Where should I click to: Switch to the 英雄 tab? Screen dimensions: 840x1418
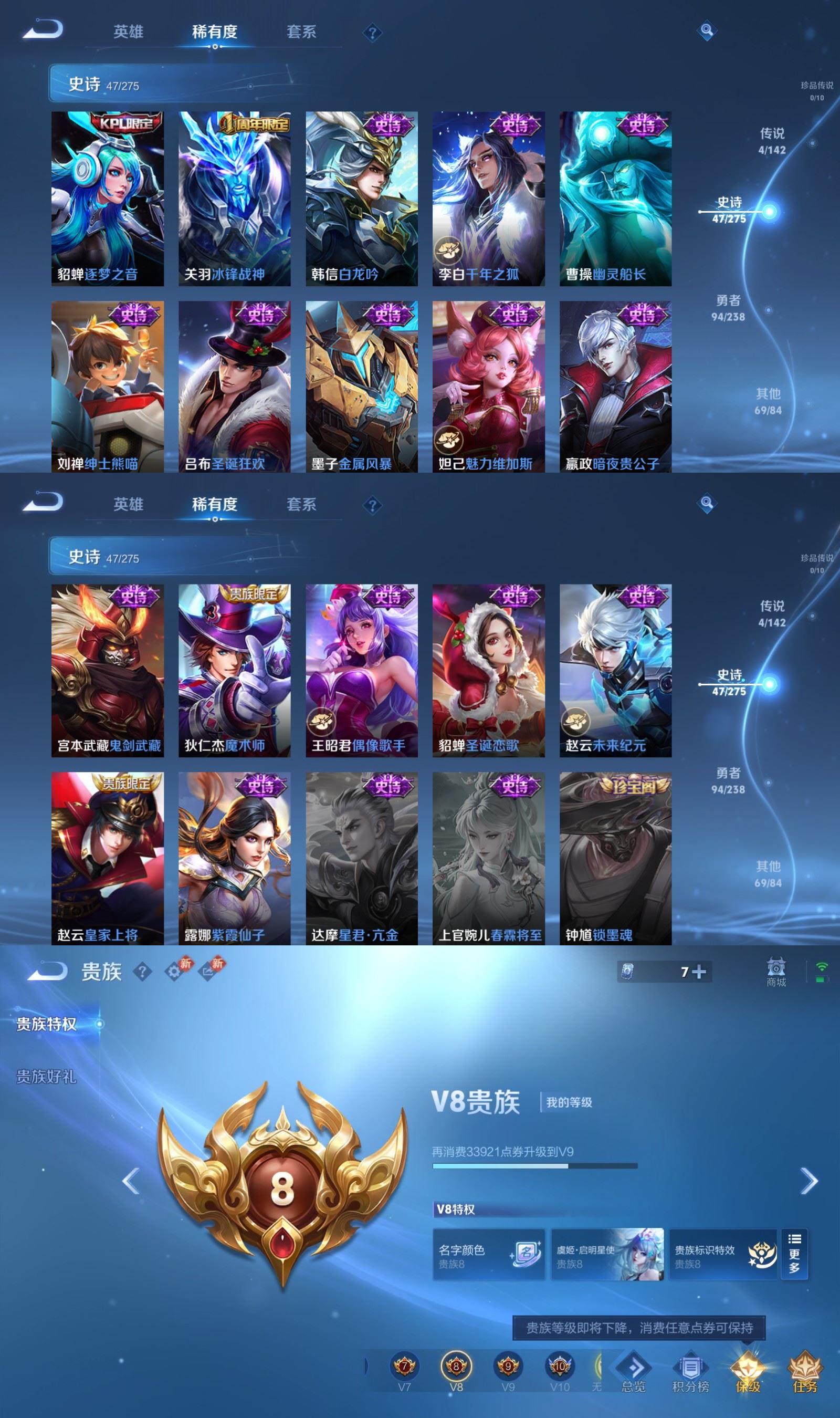[129, 31]
